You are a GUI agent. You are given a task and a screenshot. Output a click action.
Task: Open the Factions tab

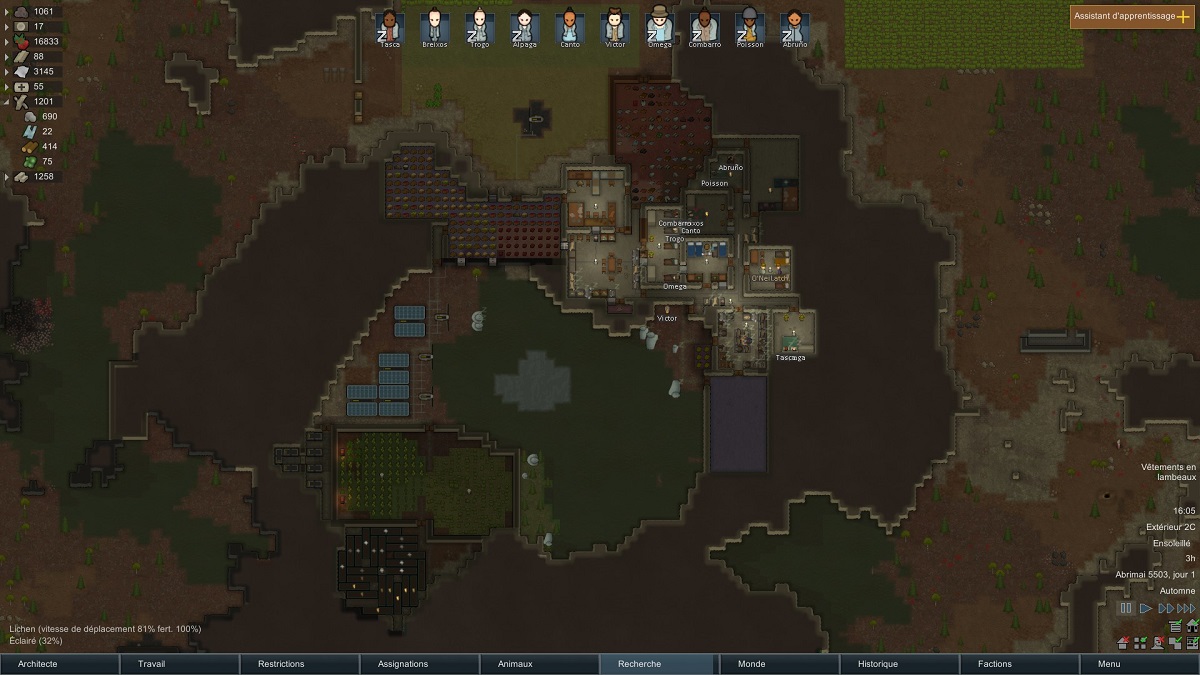1020,664
